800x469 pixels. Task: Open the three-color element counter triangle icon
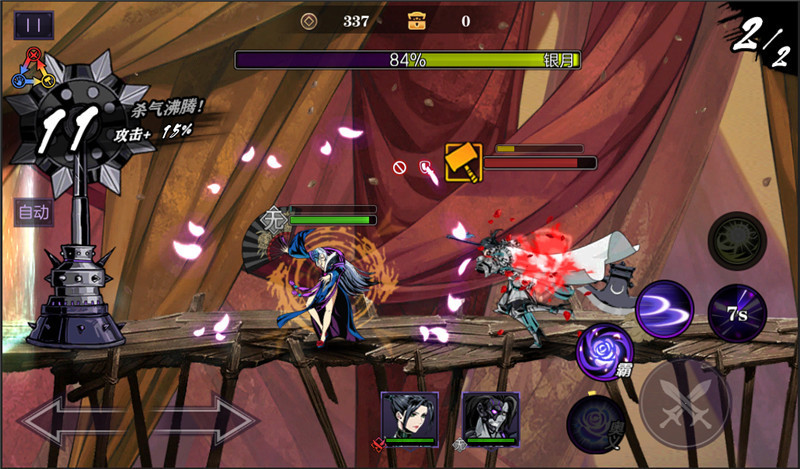point(33,68)
